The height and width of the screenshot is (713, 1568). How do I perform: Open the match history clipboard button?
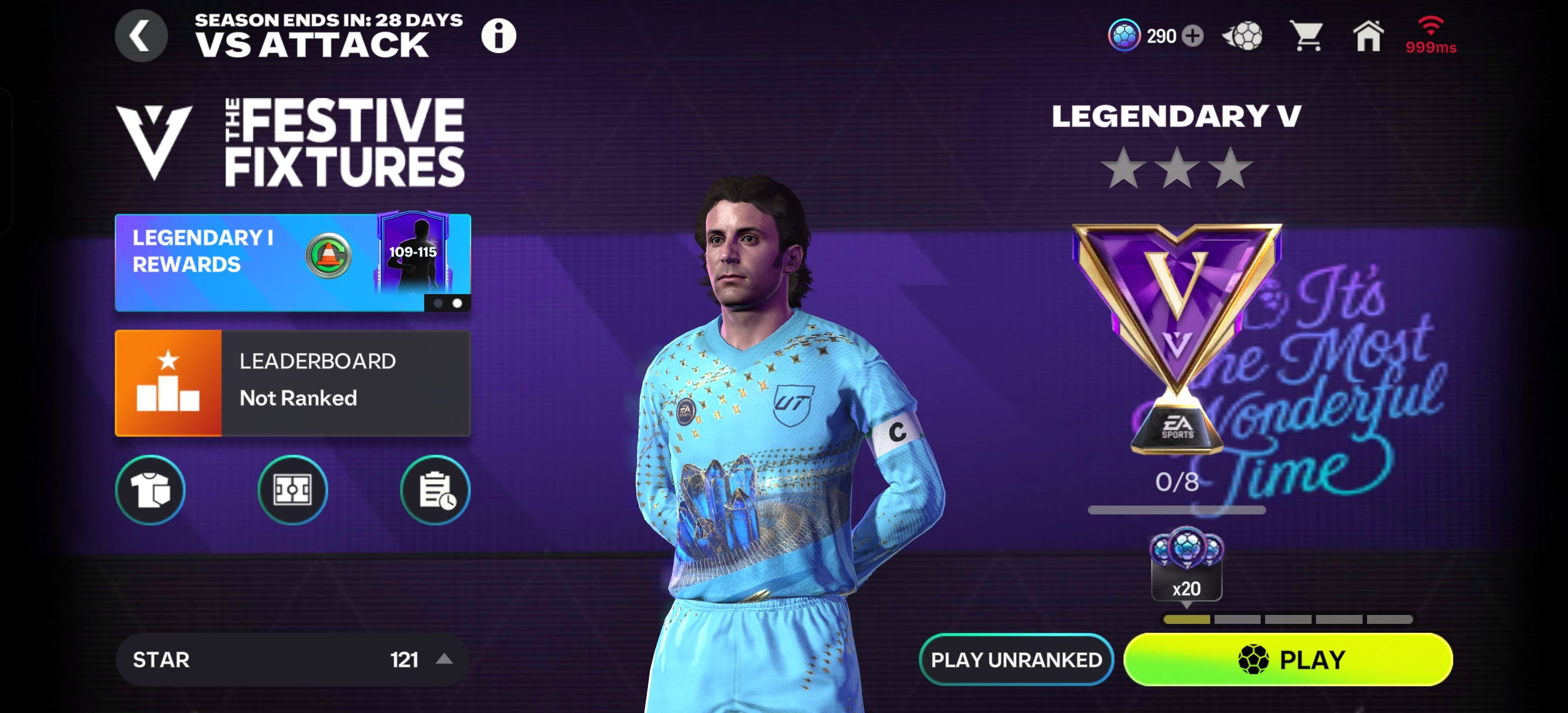pyautogui.click(x=435, y=490)
